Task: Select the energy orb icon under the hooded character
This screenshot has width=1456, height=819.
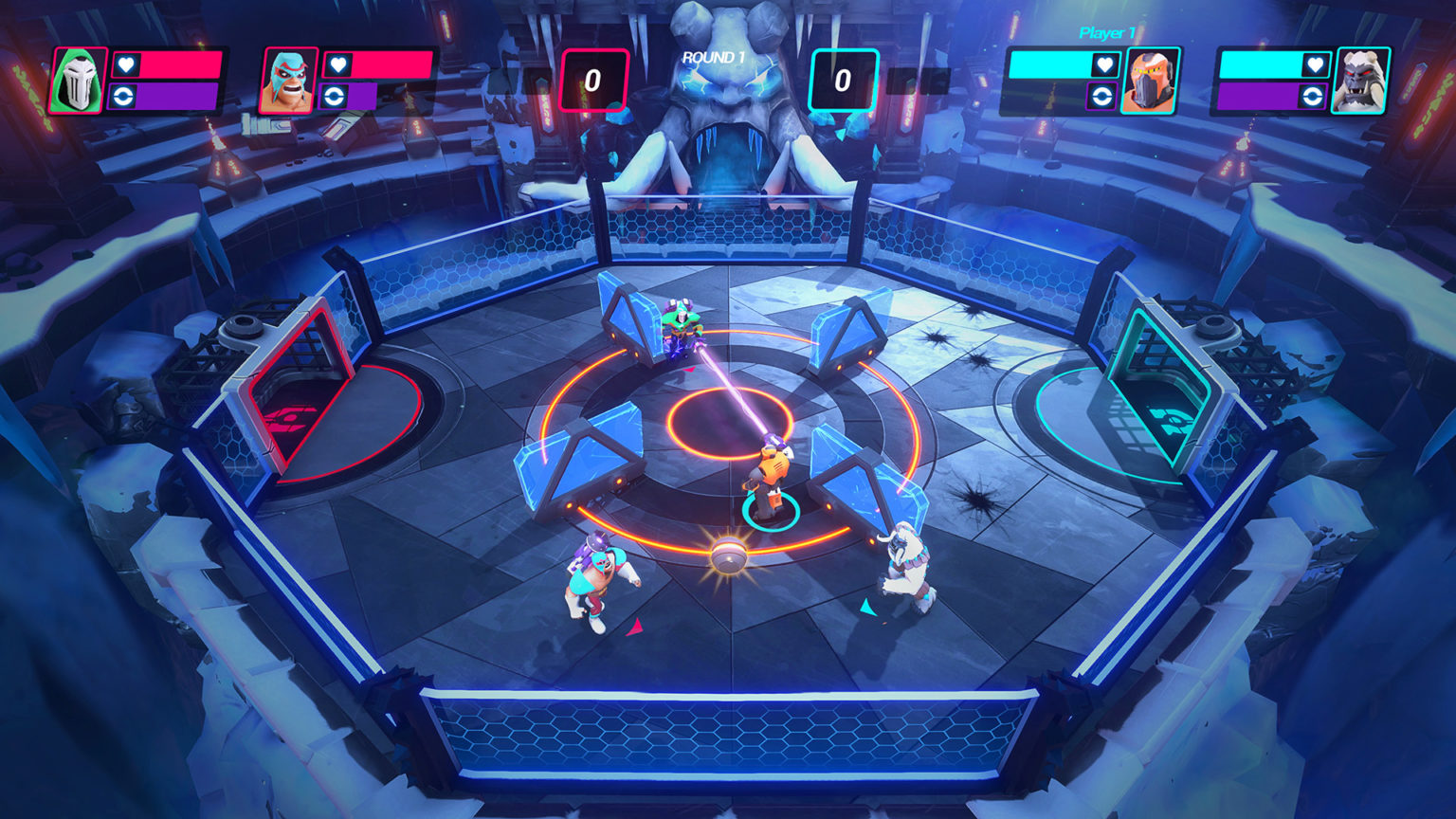Action: (123, 96)
